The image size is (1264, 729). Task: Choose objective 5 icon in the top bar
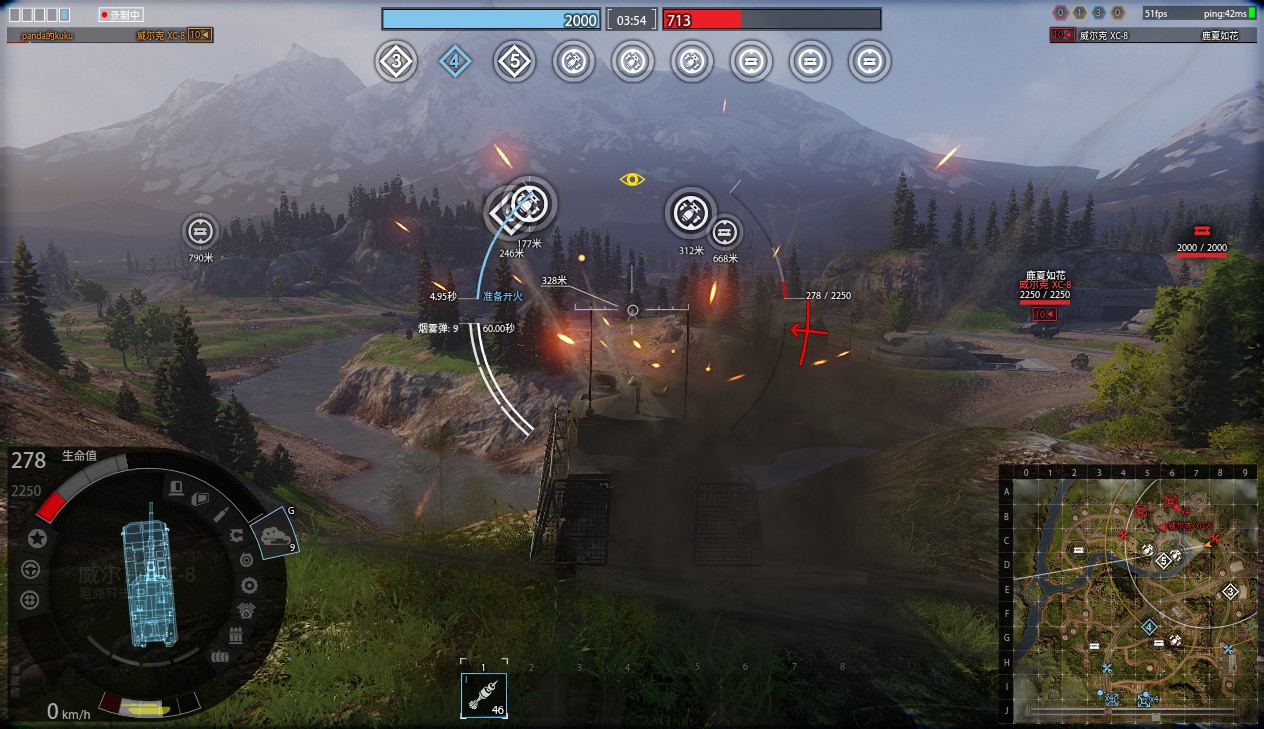tap(514, 62)
